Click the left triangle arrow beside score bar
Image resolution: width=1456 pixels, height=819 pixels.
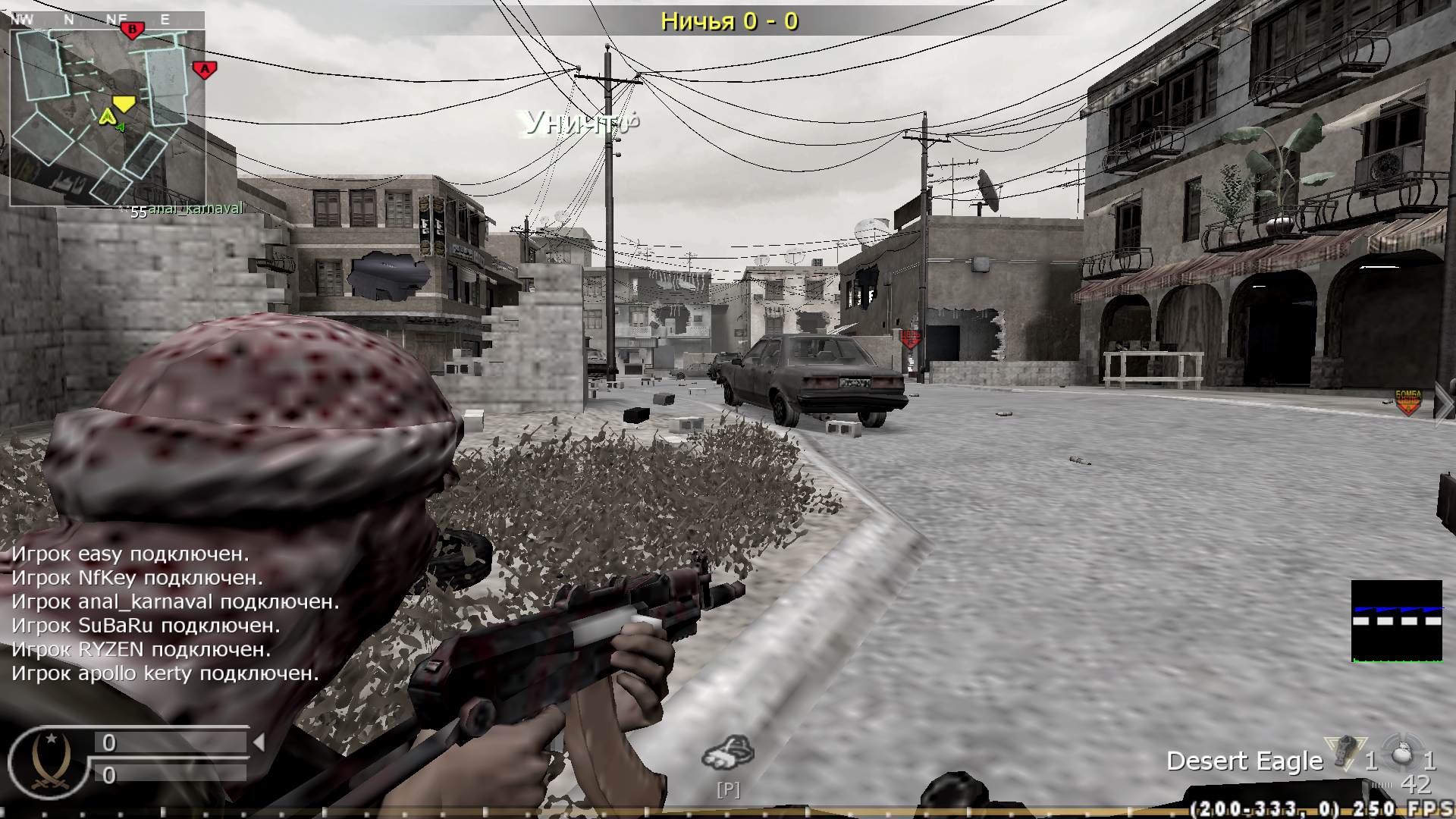[258, 741]
